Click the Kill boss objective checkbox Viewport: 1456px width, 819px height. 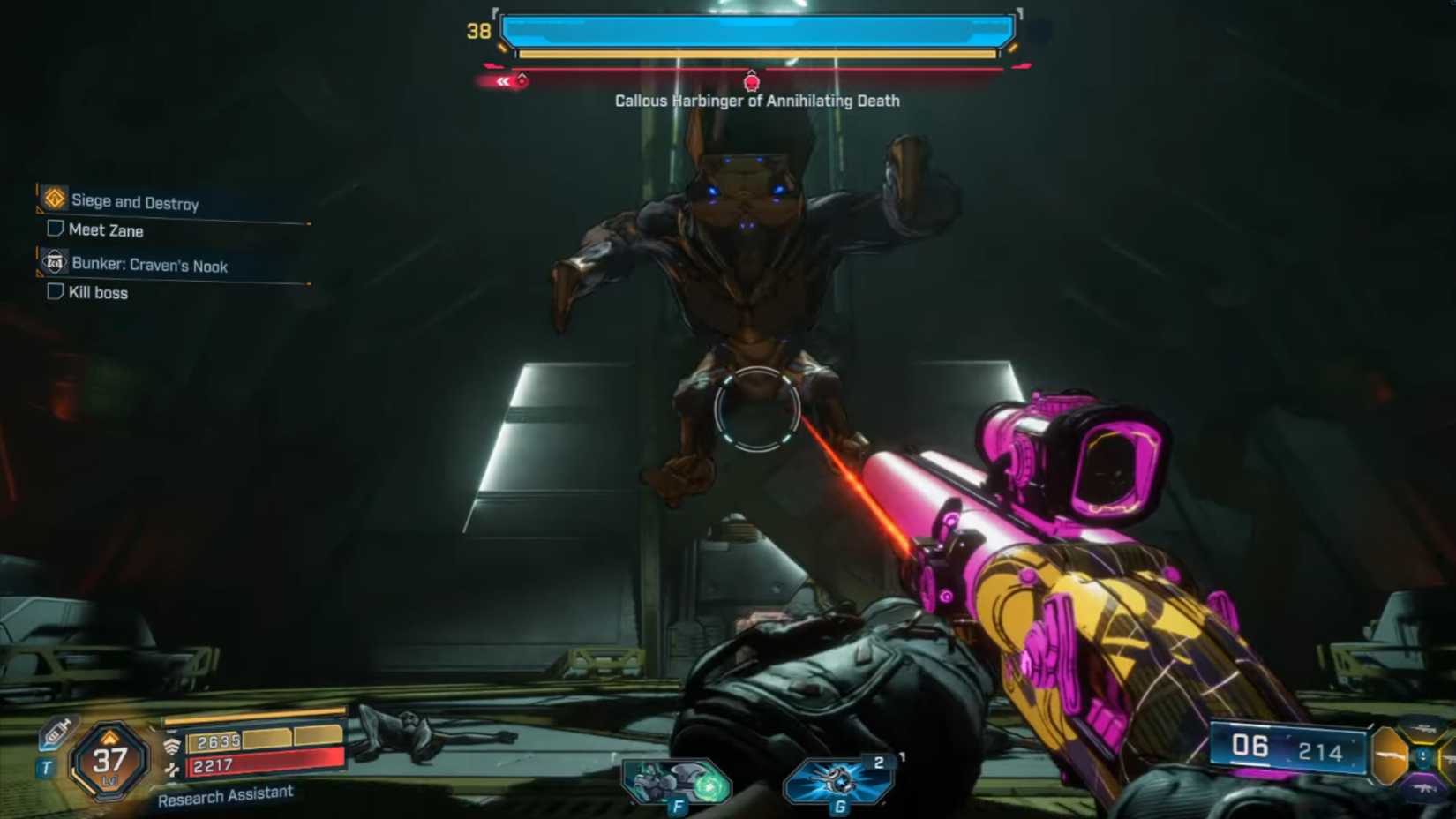(x=55, y=291)
